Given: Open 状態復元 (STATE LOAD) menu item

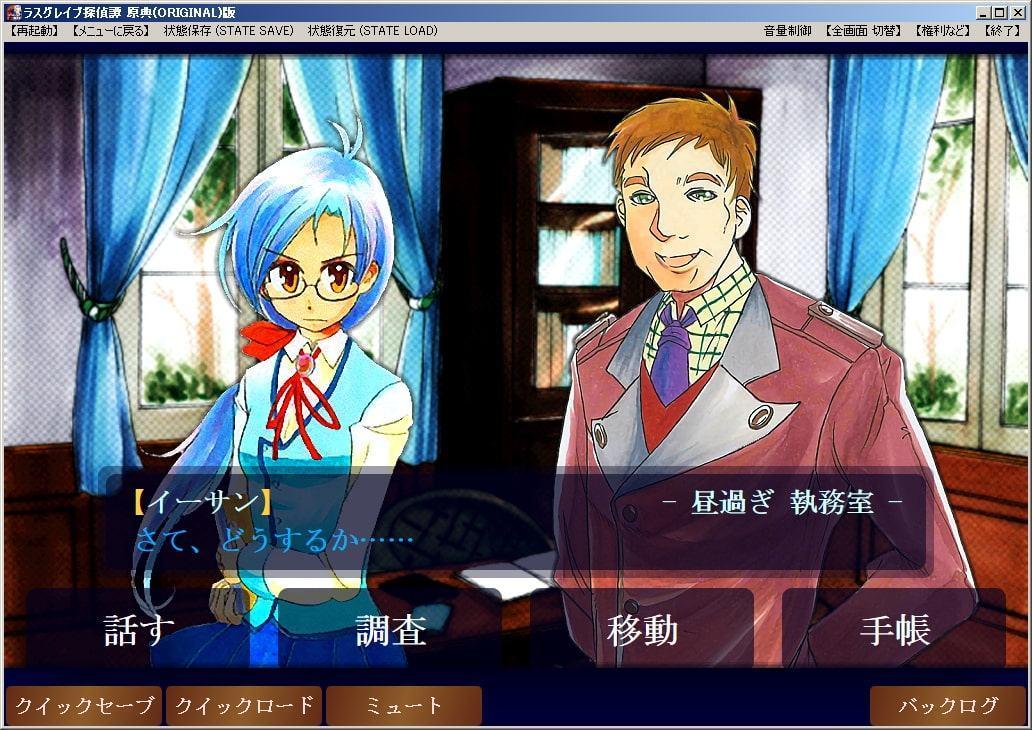Looking at the screenshot, I should pos(372,31).
